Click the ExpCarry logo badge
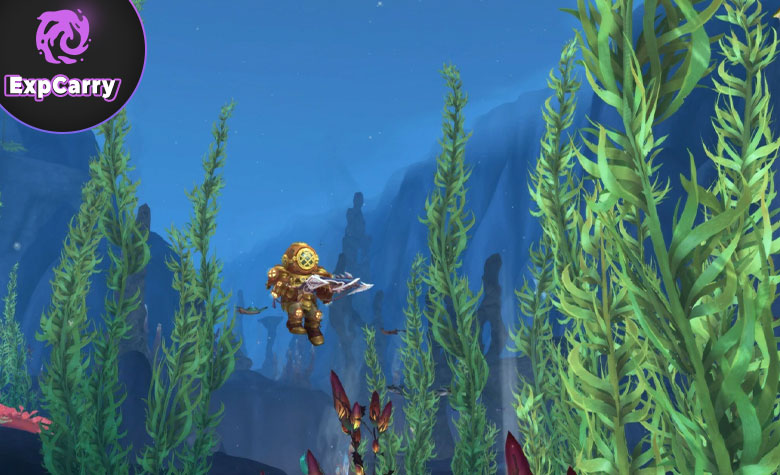 click(x=62, y=56)
